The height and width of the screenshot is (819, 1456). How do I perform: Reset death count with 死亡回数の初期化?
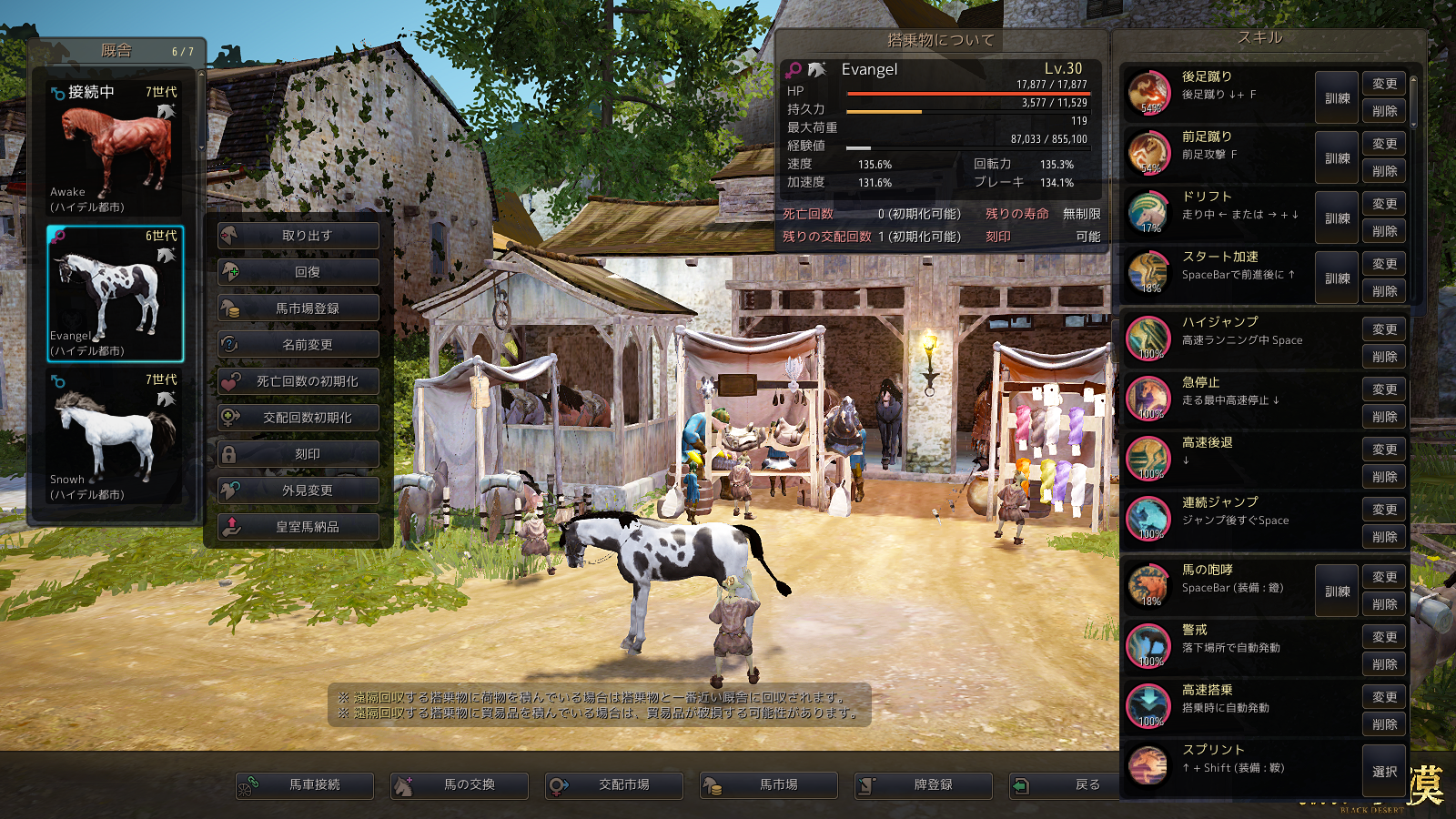[x=298, y=381]
